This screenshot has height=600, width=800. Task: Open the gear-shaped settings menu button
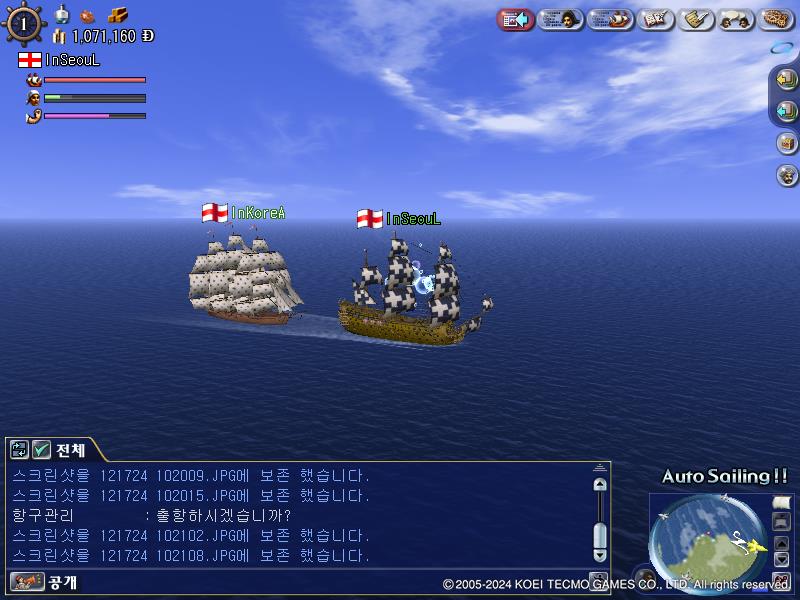pyautogui.click(x=777, y=19)
